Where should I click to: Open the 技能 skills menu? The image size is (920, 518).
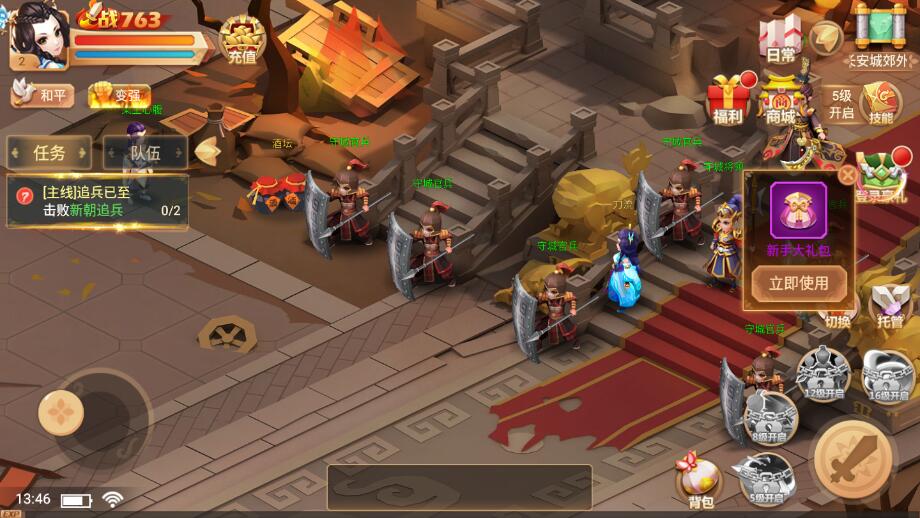click(881, 103)
